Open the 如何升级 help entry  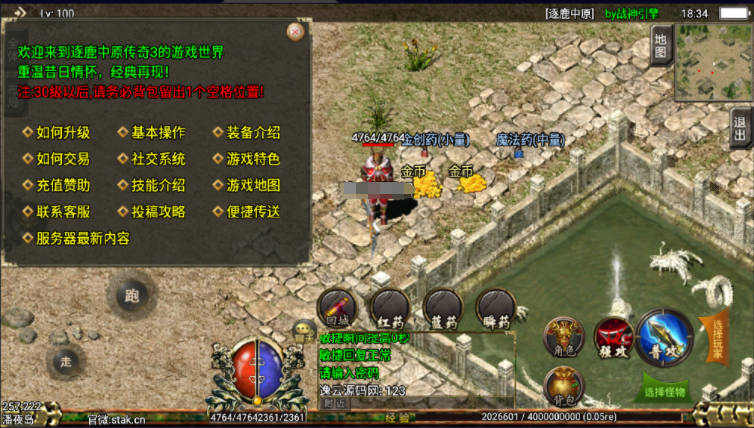click(x=63, y=133)
